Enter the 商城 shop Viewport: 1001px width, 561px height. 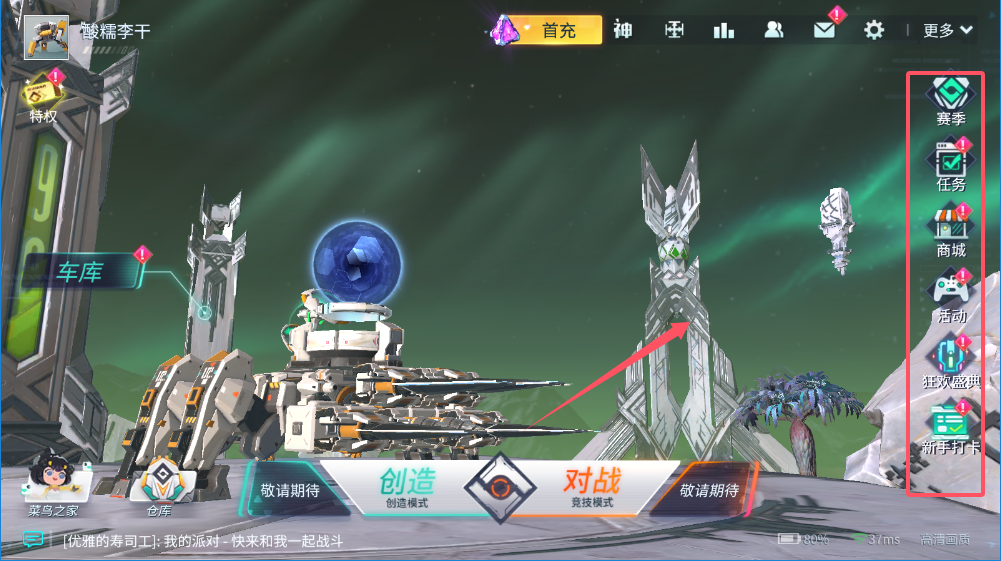pyautogui.click(x=950, y=230)
